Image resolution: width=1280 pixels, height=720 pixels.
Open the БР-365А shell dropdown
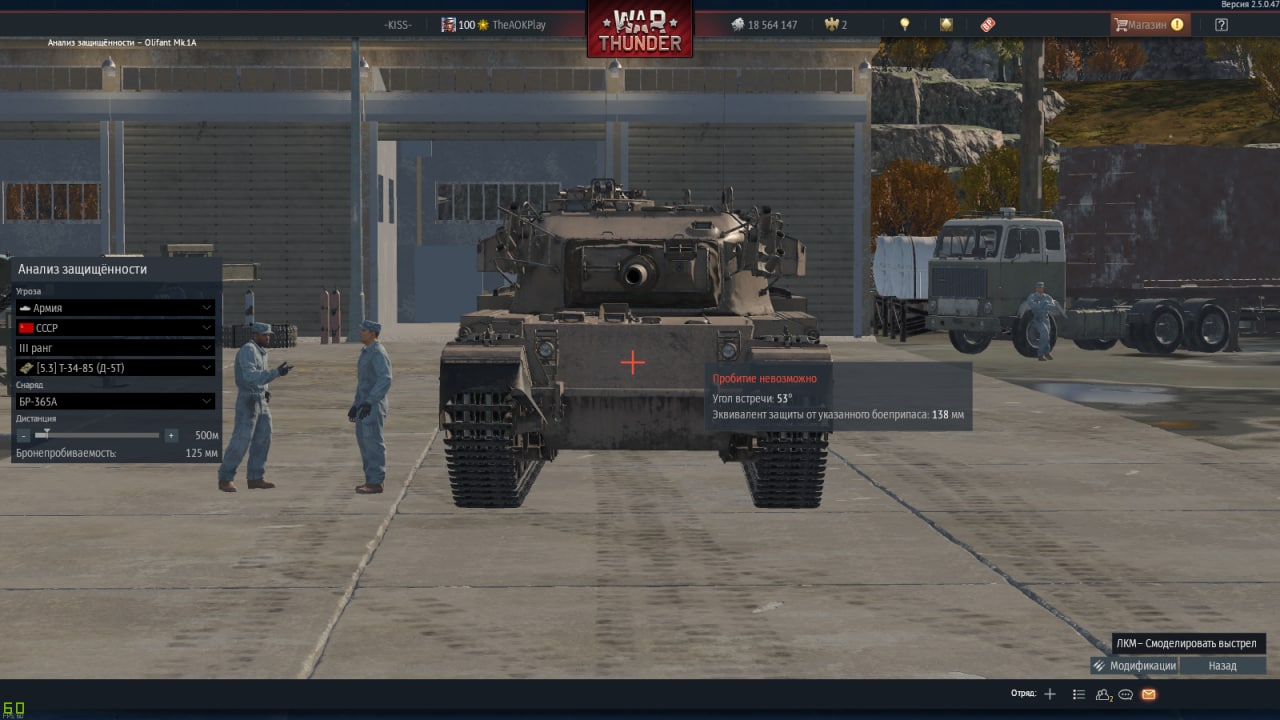point(116,401)
